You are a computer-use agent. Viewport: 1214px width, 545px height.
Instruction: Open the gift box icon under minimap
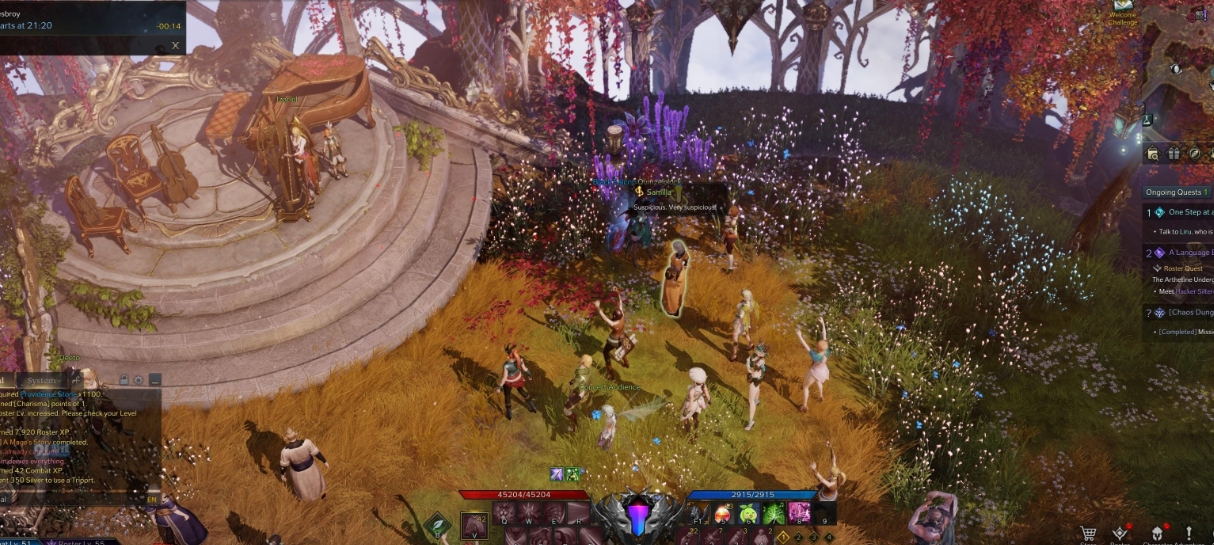(1173, 154)
